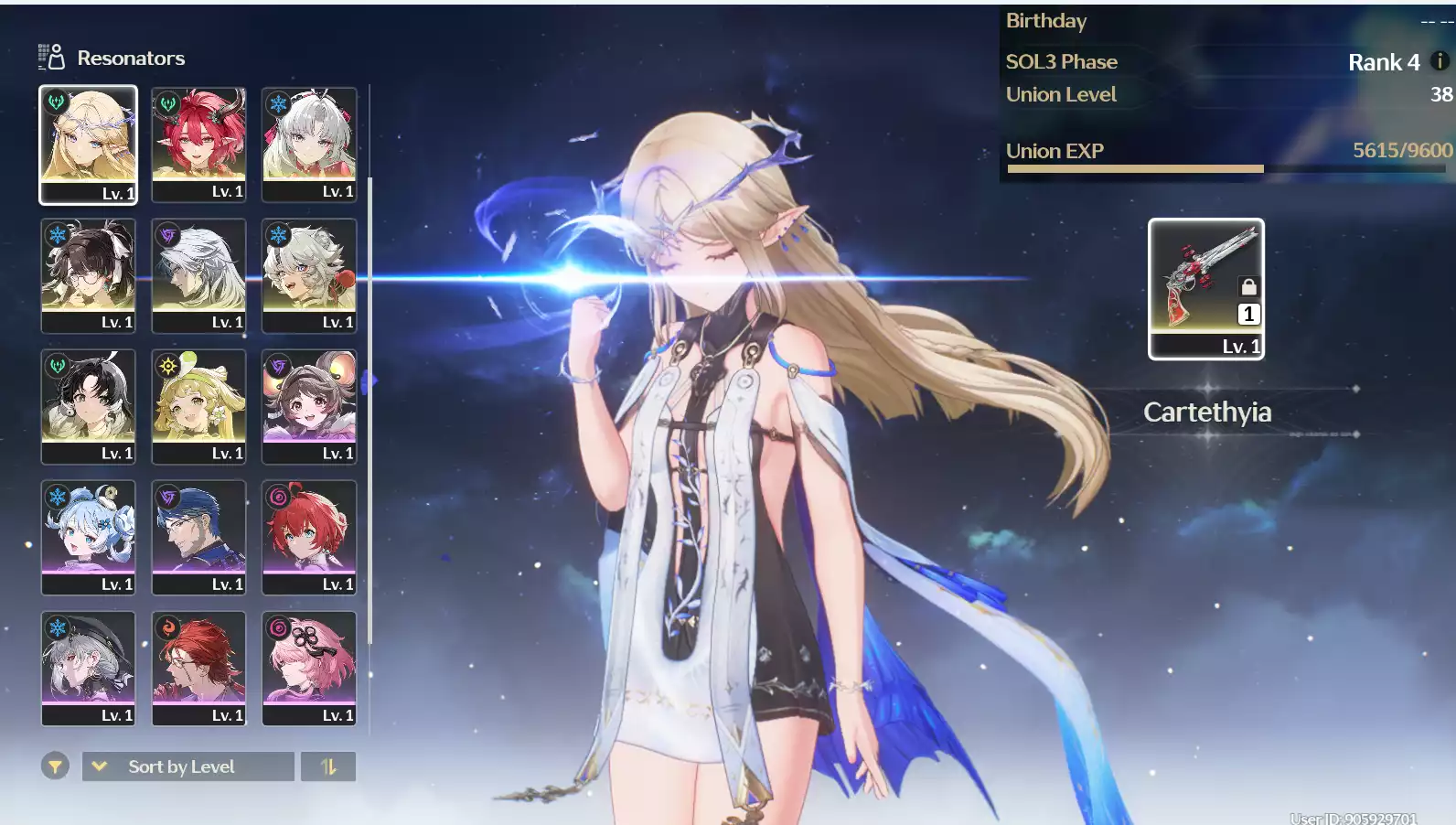Click the Resonators grid icon in the header
1456x825 pixels.
point(50,57)
